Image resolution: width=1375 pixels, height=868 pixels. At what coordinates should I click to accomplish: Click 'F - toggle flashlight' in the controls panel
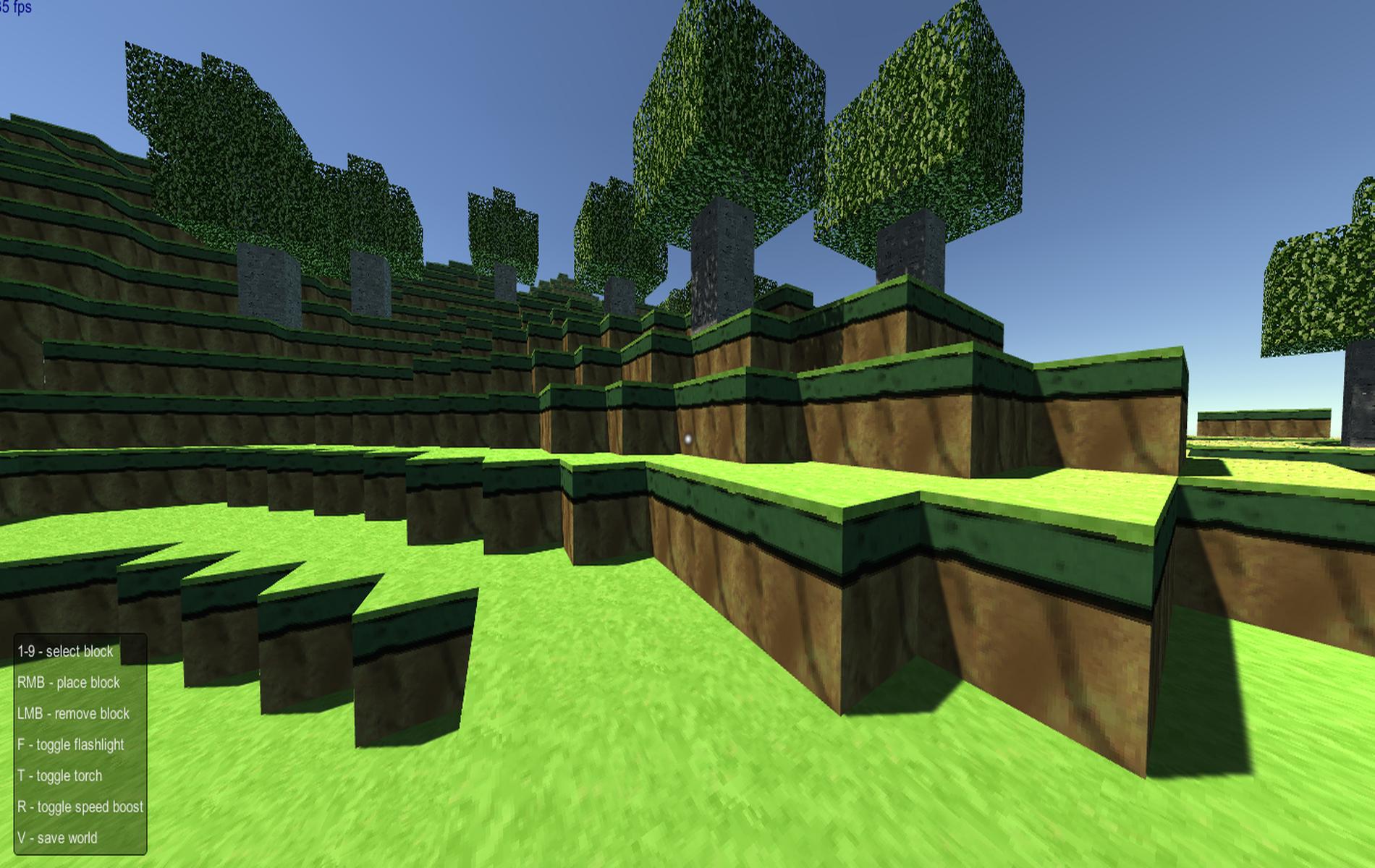(x=71, y=744)
